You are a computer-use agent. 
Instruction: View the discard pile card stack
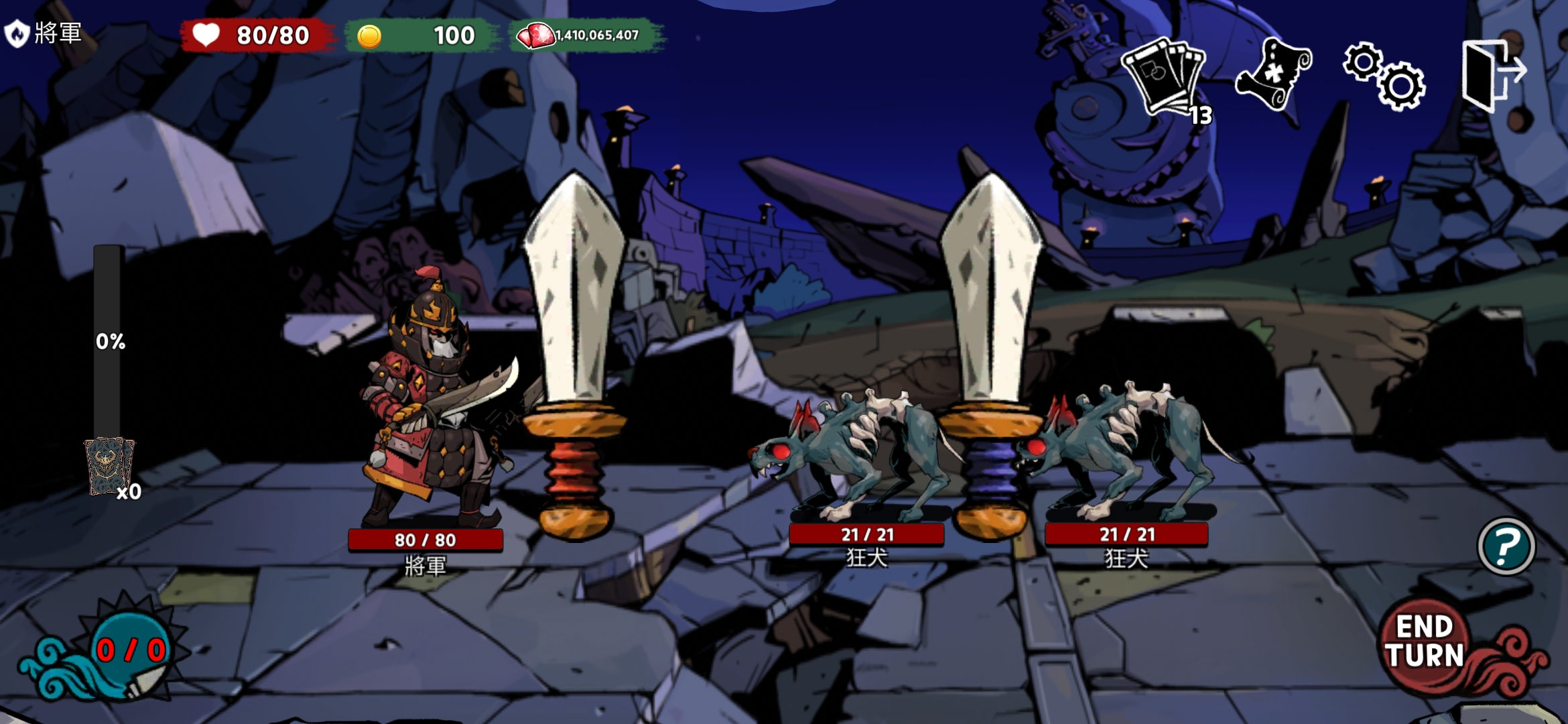(x=109, y=466)
